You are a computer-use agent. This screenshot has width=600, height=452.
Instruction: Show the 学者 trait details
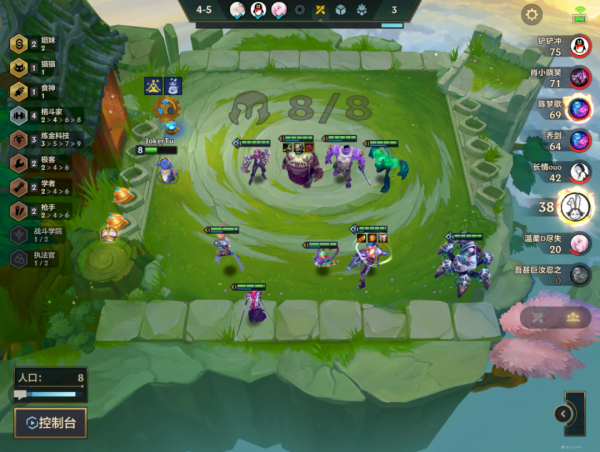[x=40, y=186]
